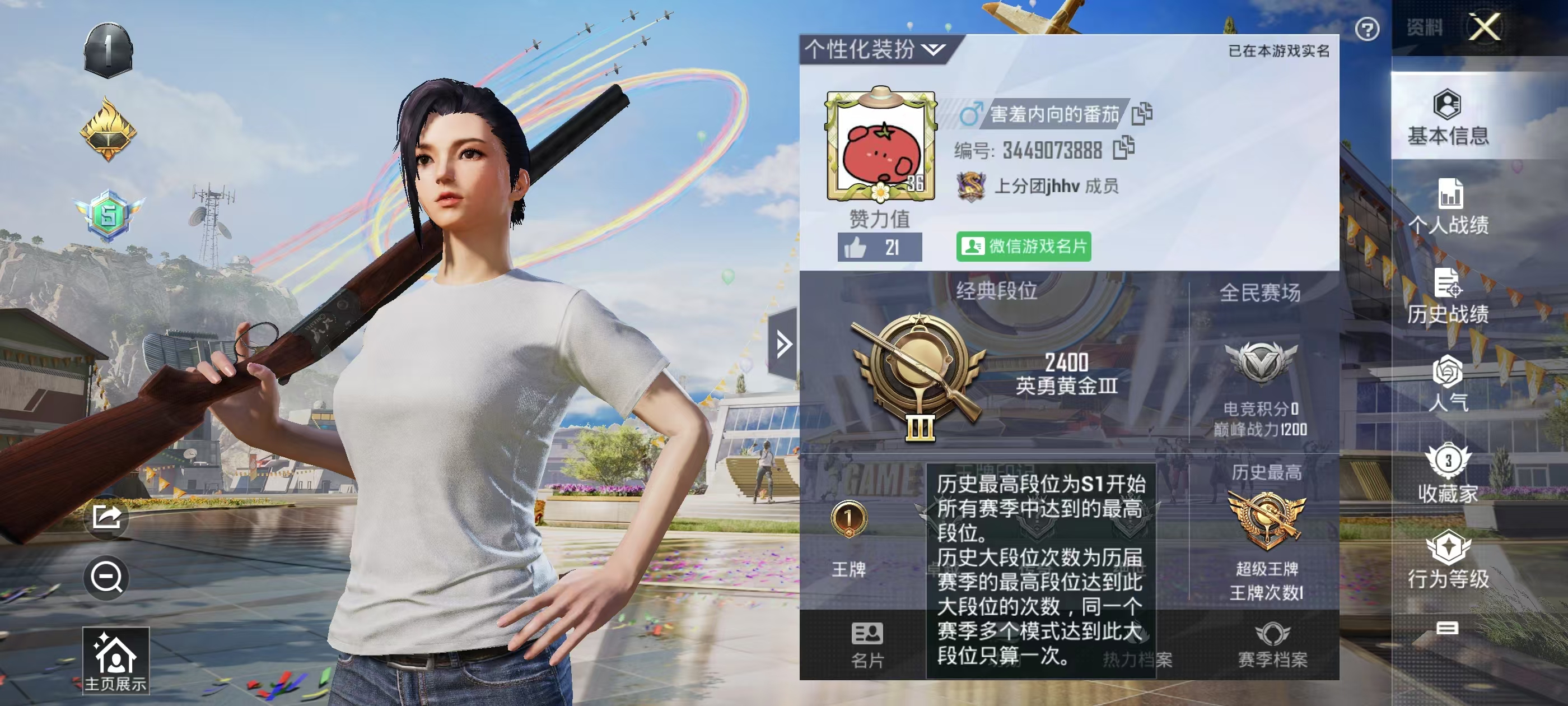This screenshot has height=706, width=1568.
Task: Copy the player ID number 3449073888
Action: click(x=1123, y=148)
